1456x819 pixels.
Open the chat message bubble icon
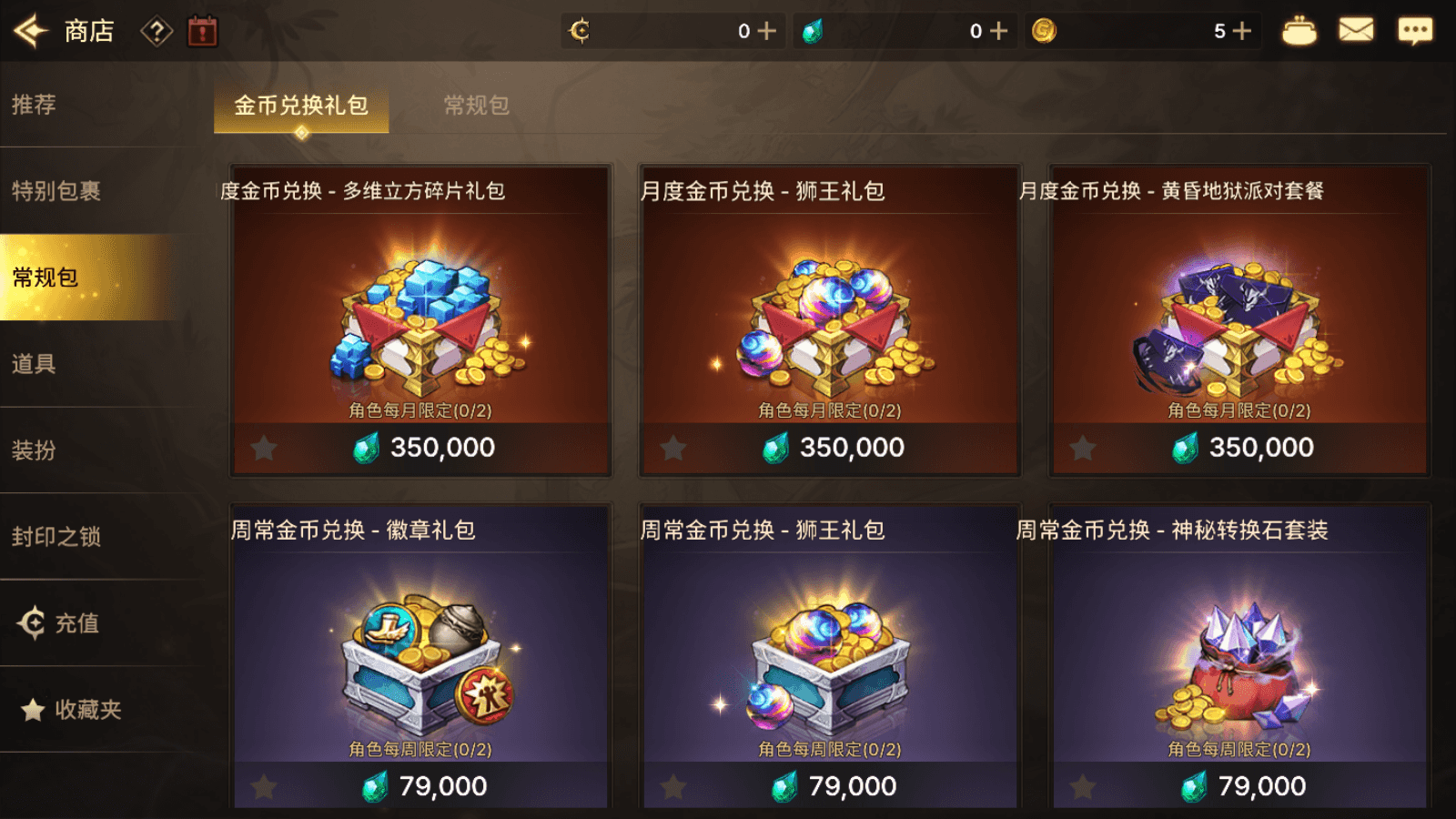[x=1415, y=30]
